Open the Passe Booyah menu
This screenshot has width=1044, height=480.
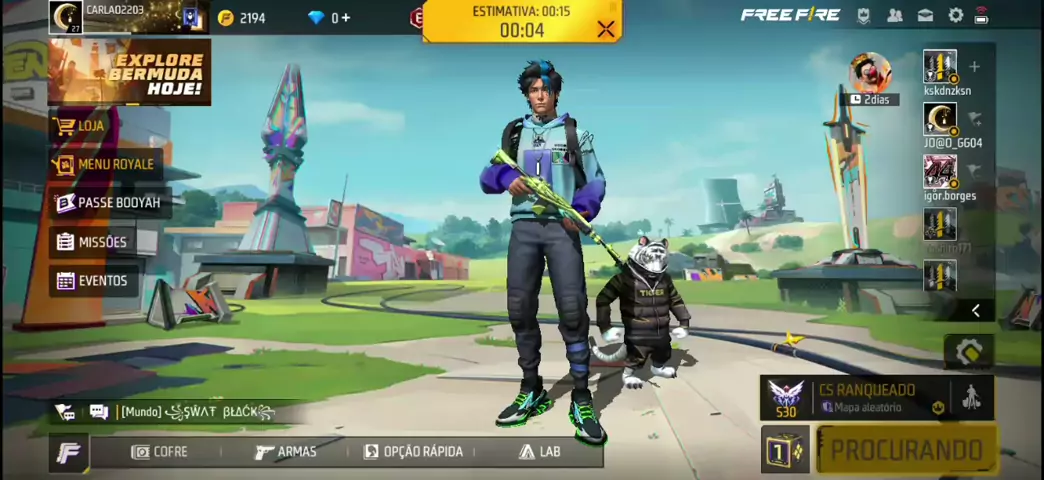(x=108, y=203)
